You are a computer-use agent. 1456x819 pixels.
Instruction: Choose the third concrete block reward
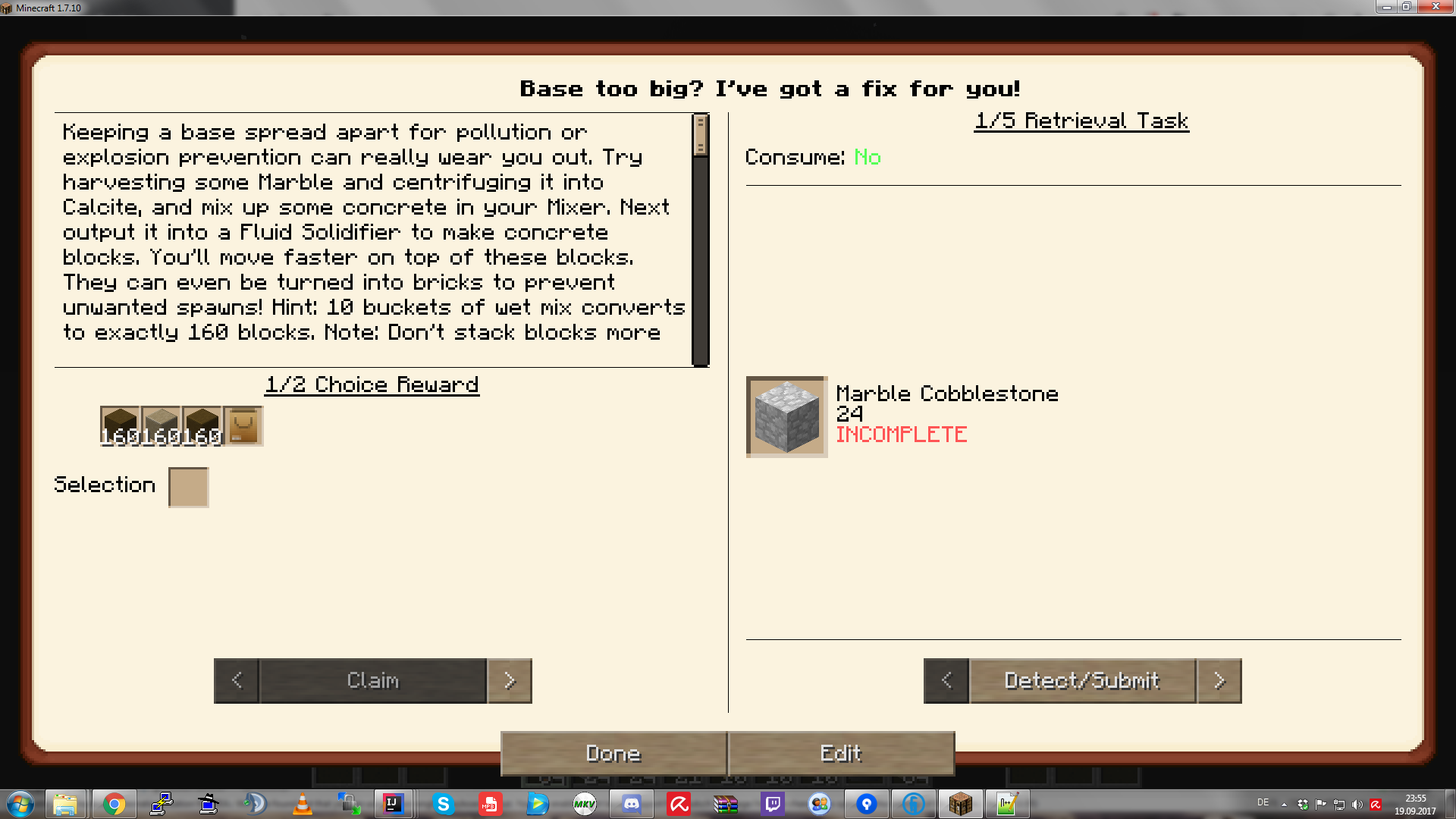201,425
